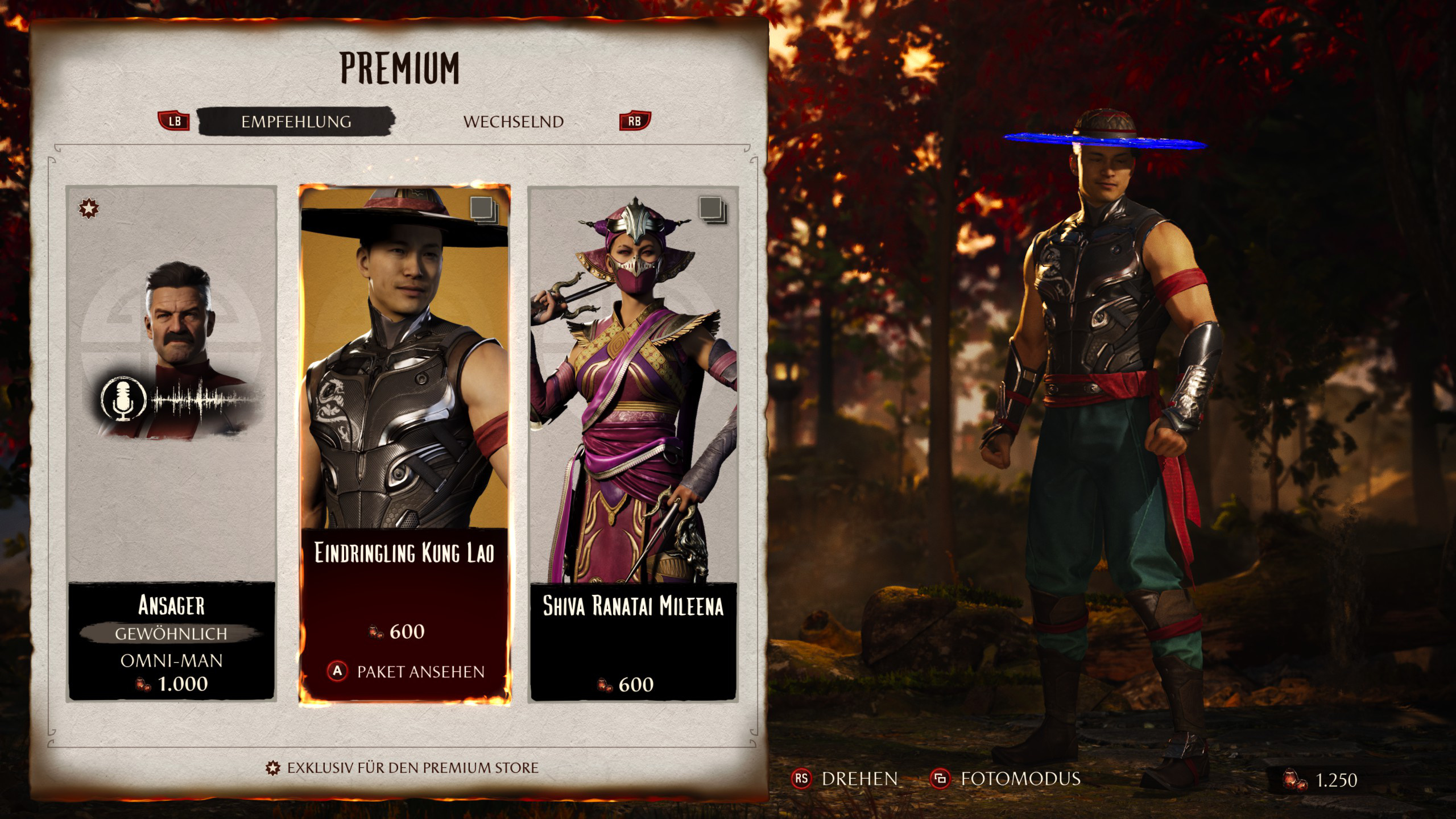Activate Fotomodus
Image resolution: width=1456 pixels, height=819 pixels.
(x=1005, y=779)
